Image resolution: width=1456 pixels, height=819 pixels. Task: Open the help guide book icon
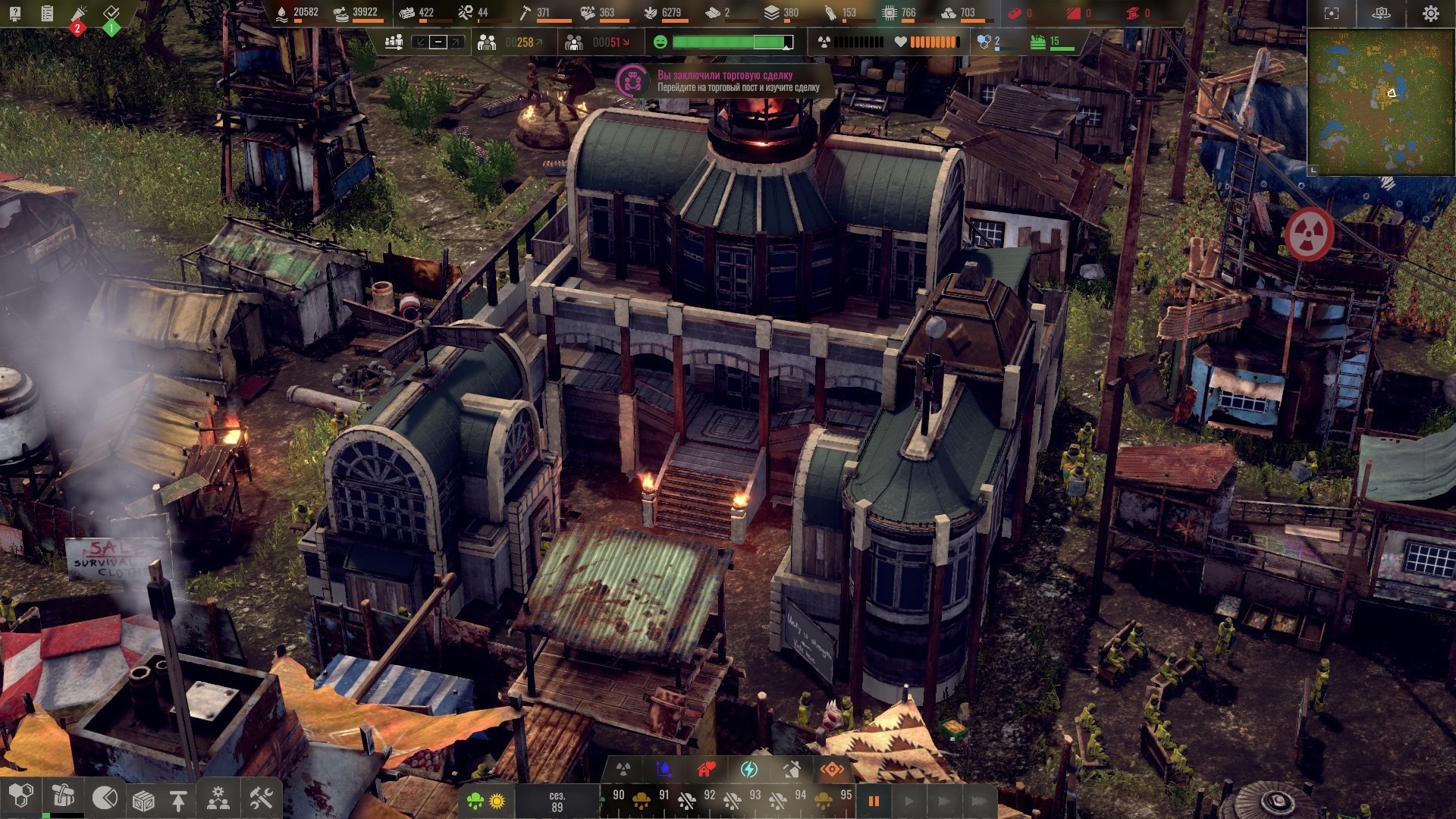click(x=15, y=13)
